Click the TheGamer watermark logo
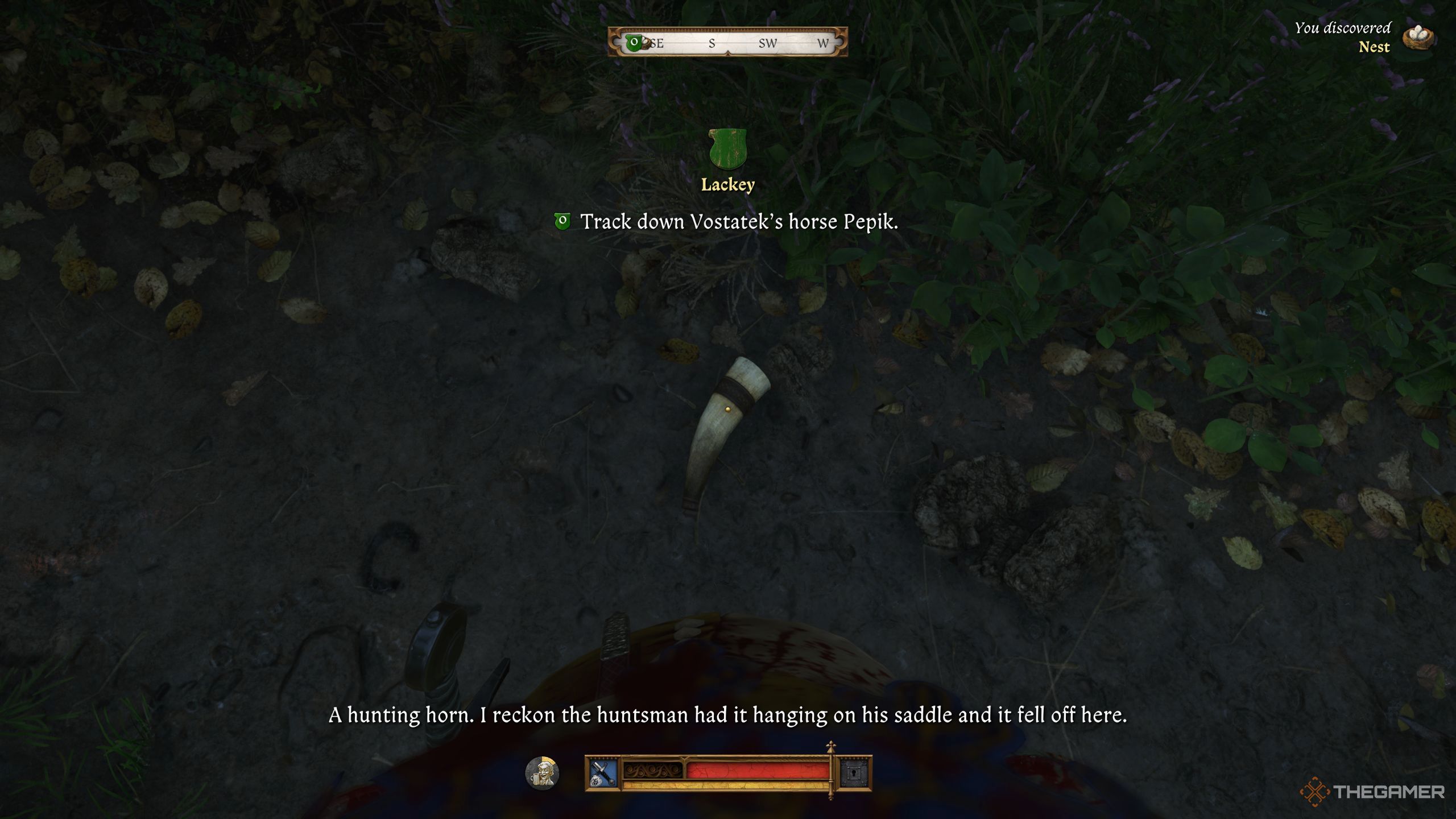Image resolution: width=1456 pixels, height=819 pixels. 1372,792
